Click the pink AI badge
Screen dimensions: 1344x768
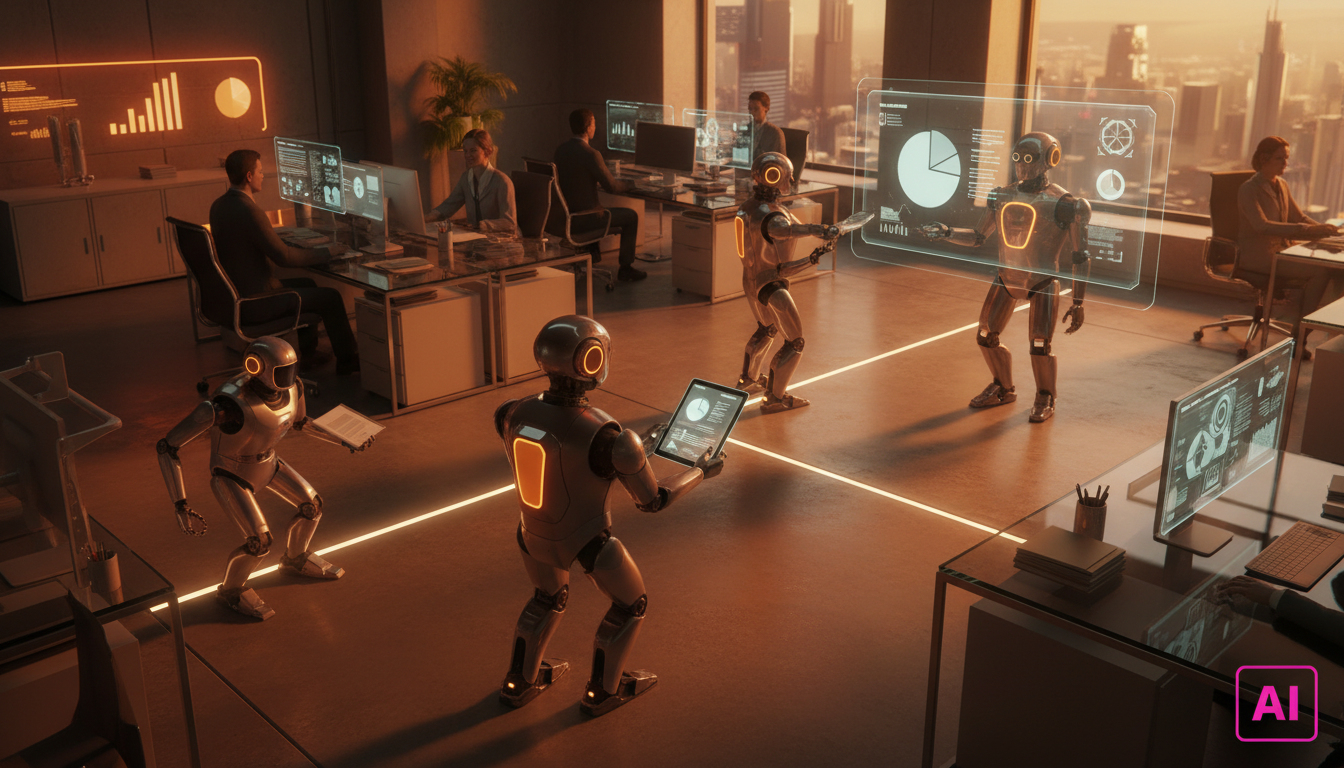pos(1276,703)
